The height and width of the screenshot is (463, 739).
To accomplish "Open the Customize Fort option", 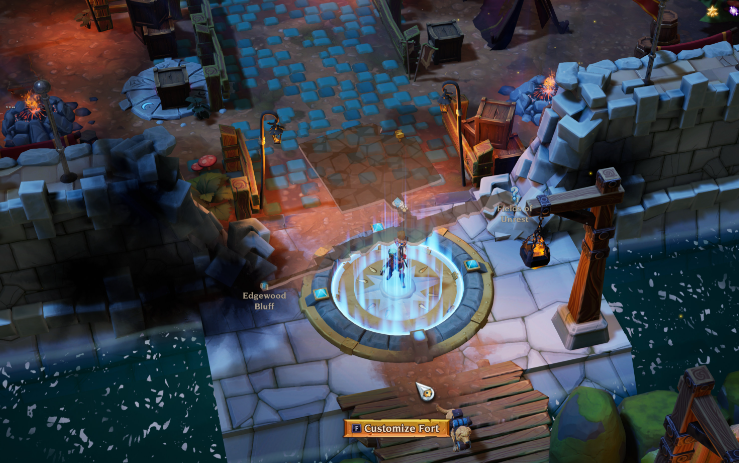I will click(x=397, y=428).
